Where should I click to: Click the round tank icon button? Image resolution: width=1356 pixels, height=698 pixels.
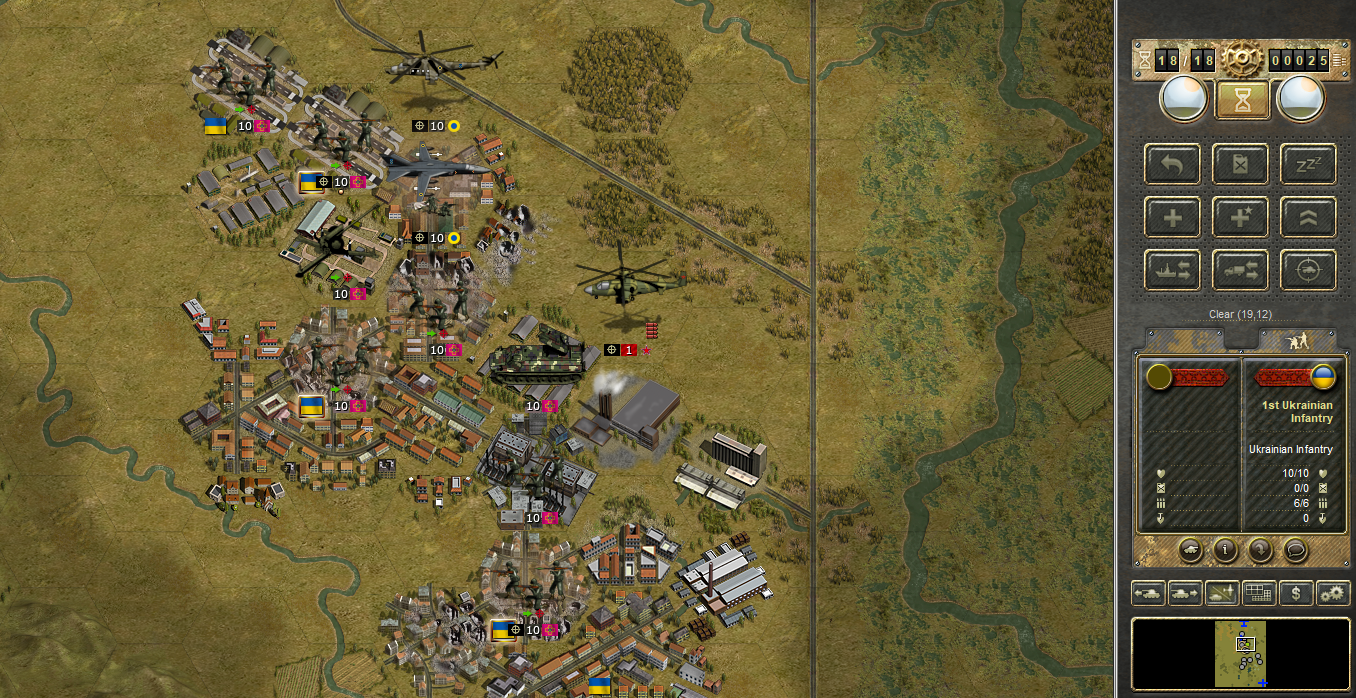1191,549
